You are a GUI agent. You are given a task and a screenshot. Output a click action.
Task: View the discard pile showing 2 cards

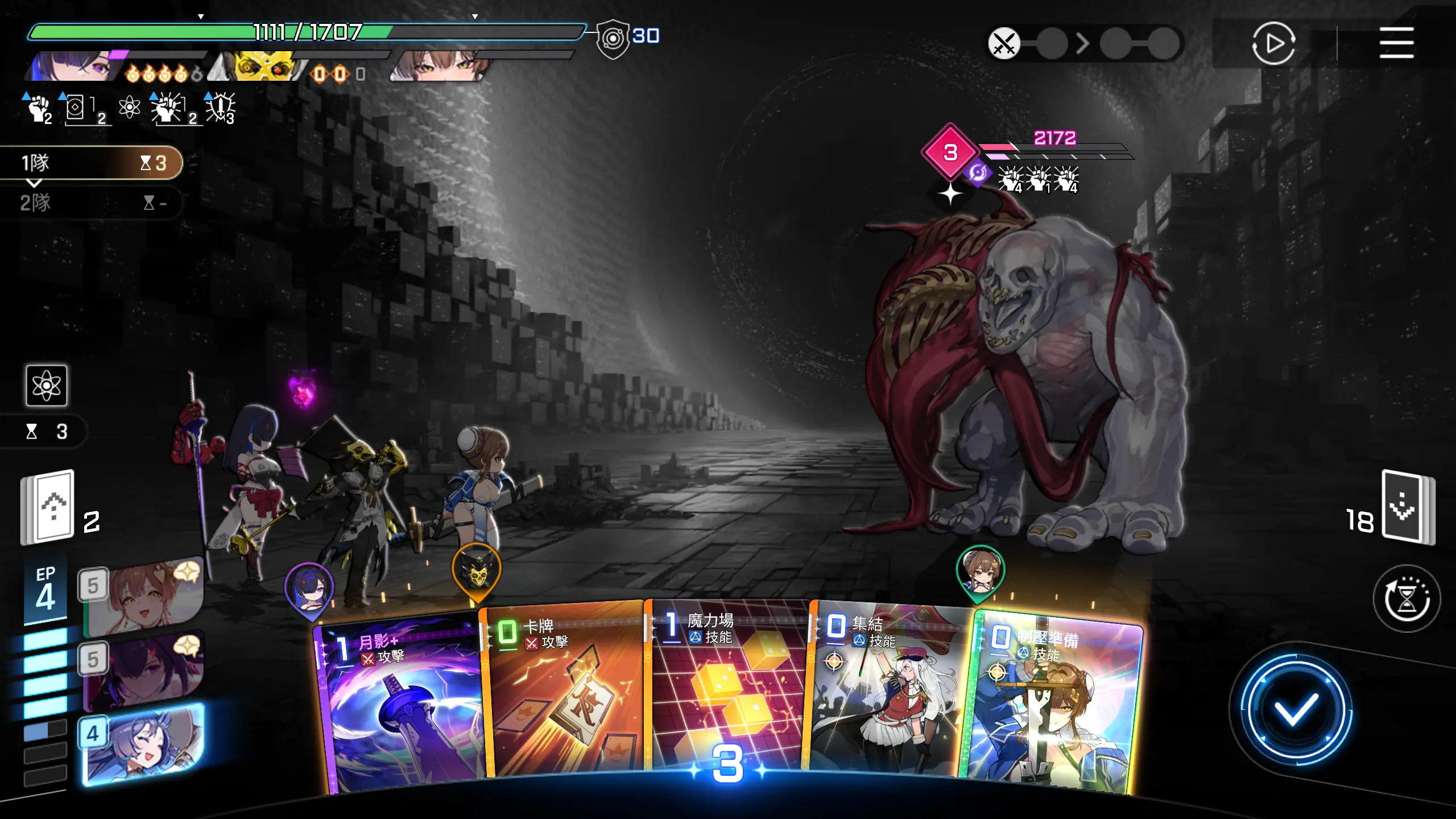click(49, 507)
